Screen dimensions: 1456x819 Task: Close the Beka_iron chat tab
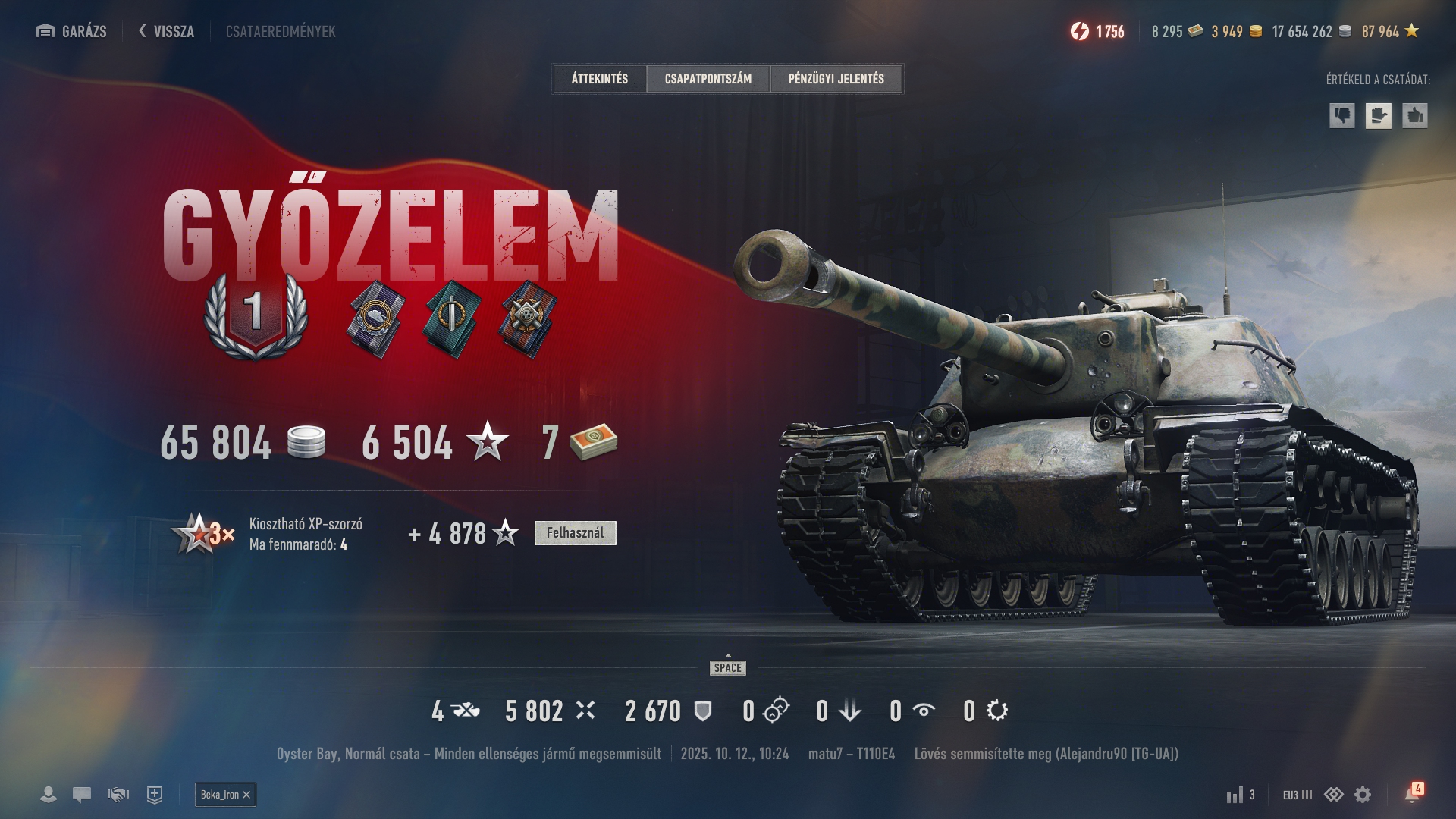tap(246, 795)
